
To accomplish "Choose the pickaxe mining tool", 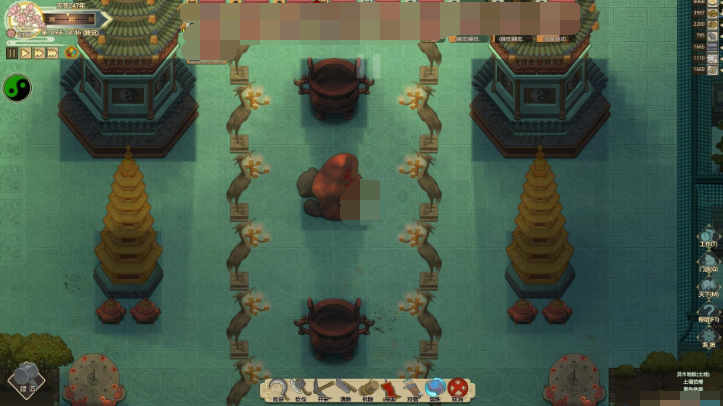I will click(322, 388).
